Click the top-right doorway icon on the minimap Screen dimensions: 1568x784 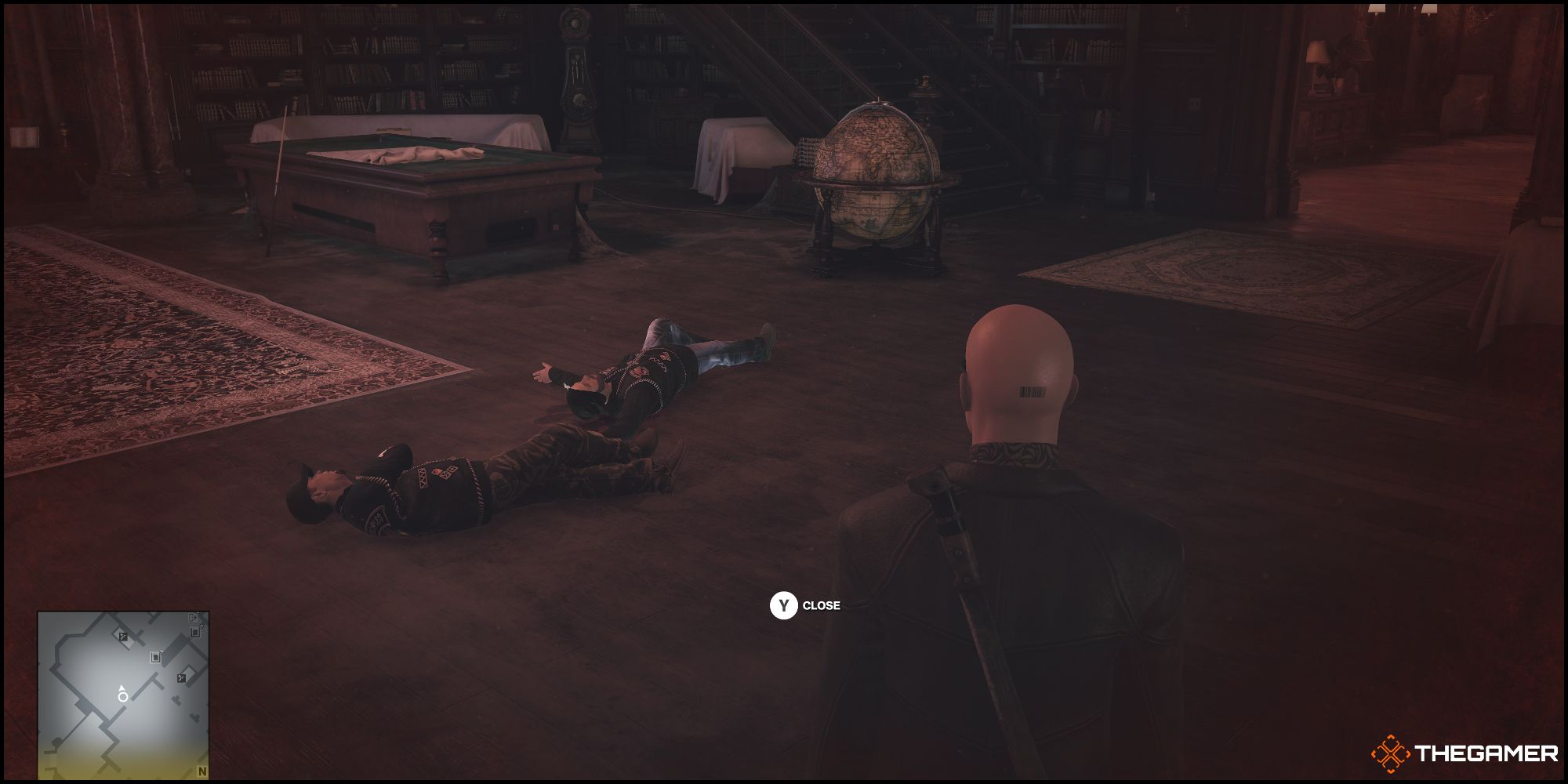tap(194, 632)
